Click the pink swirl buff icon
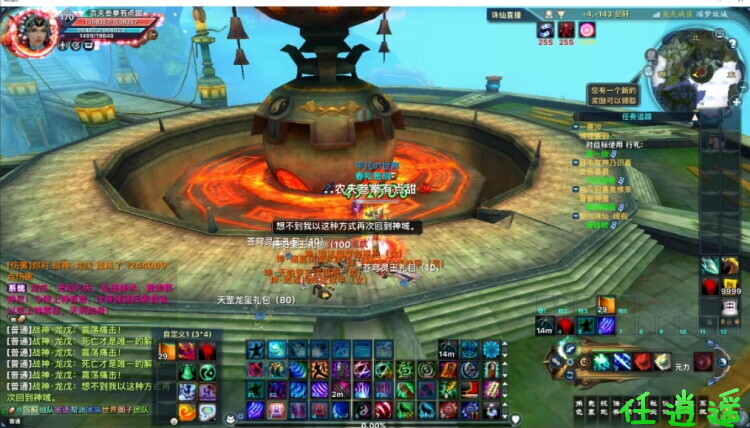The height and width of the screenshot is (428, 750). 587,29
